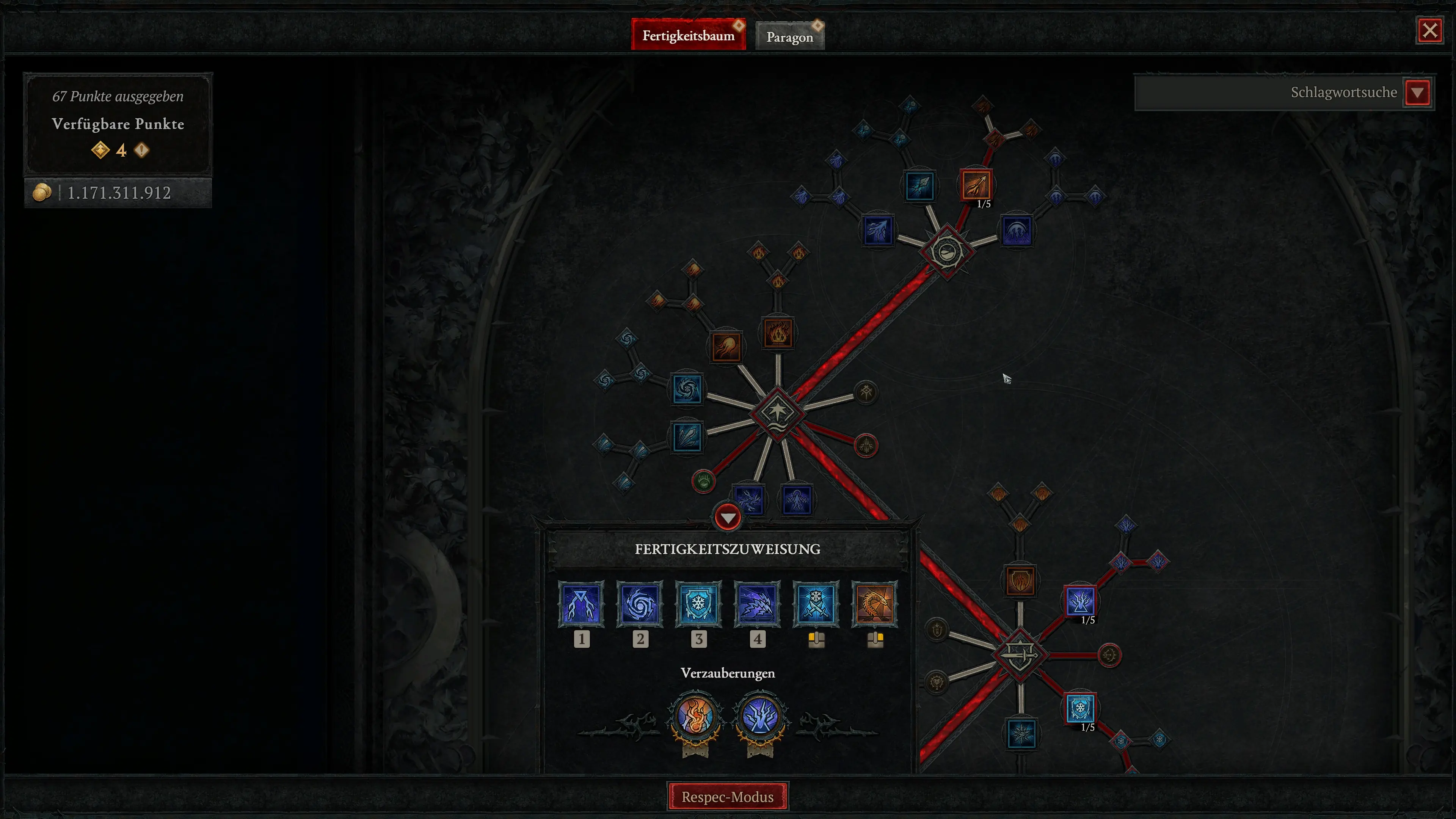Choose the snowflake shield 1/5 tree node
The width and height of the screenshot is (1456, 819).
coord(1080,708)
